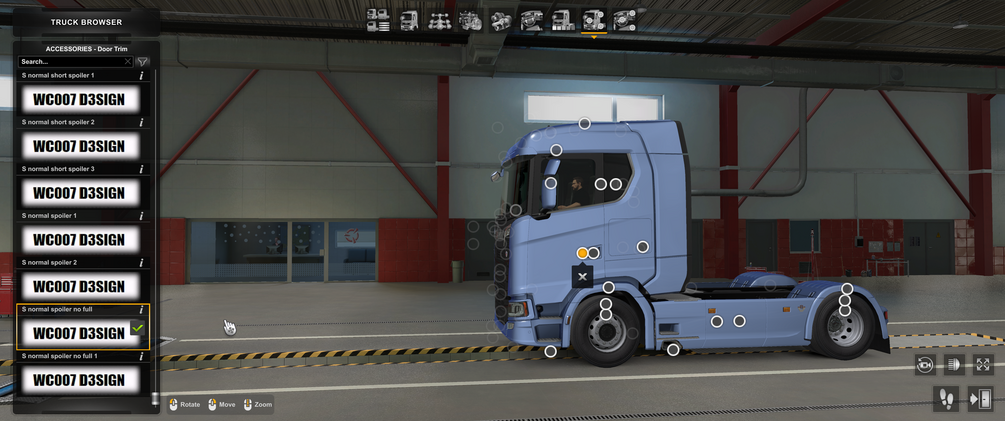Show info for S normal short spoiler 1
This screenshot has width=1005, height=421.
point(142,75)
